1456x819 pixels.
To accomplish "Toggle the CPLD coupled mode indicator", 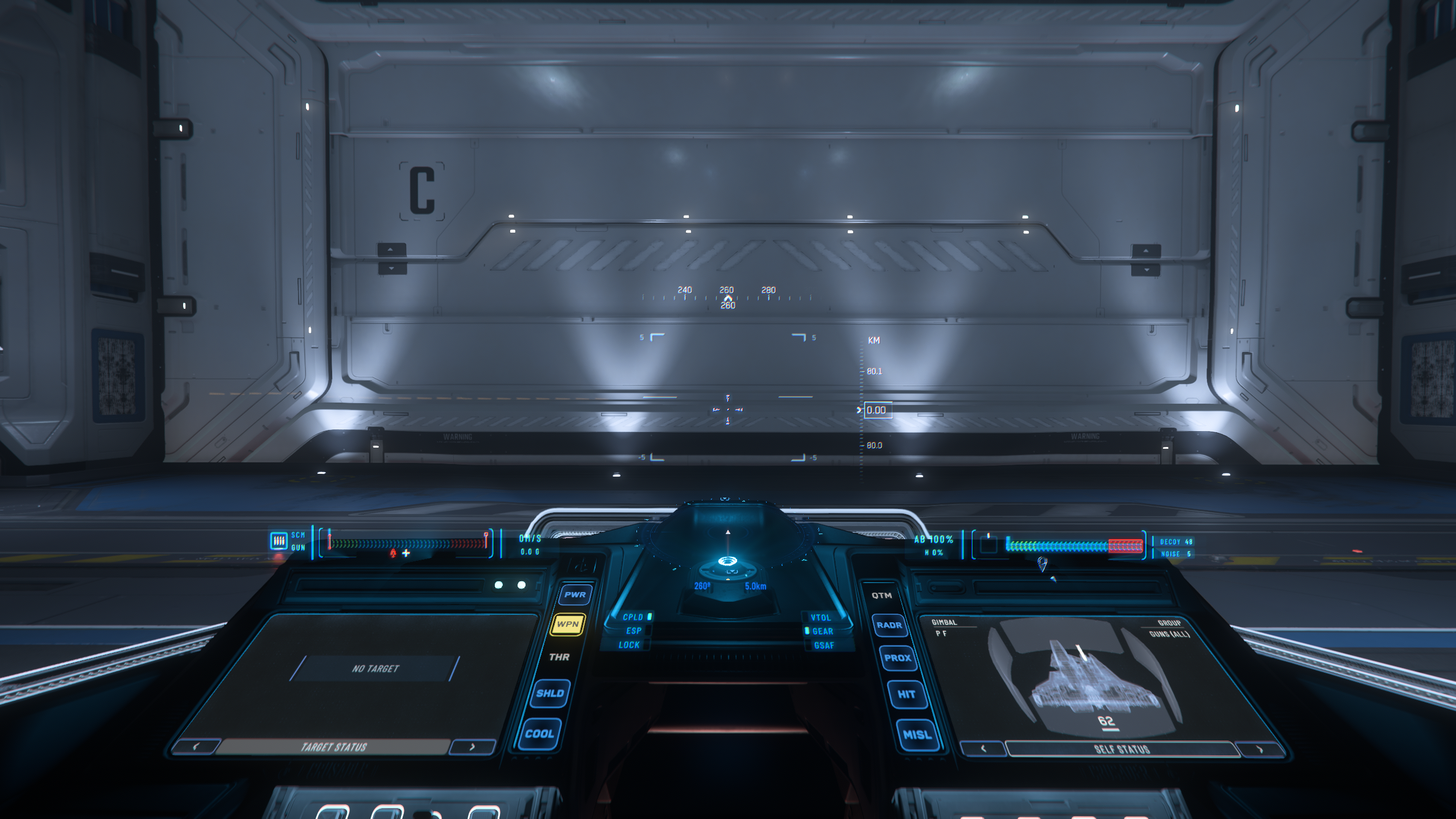I will (634, 617).
